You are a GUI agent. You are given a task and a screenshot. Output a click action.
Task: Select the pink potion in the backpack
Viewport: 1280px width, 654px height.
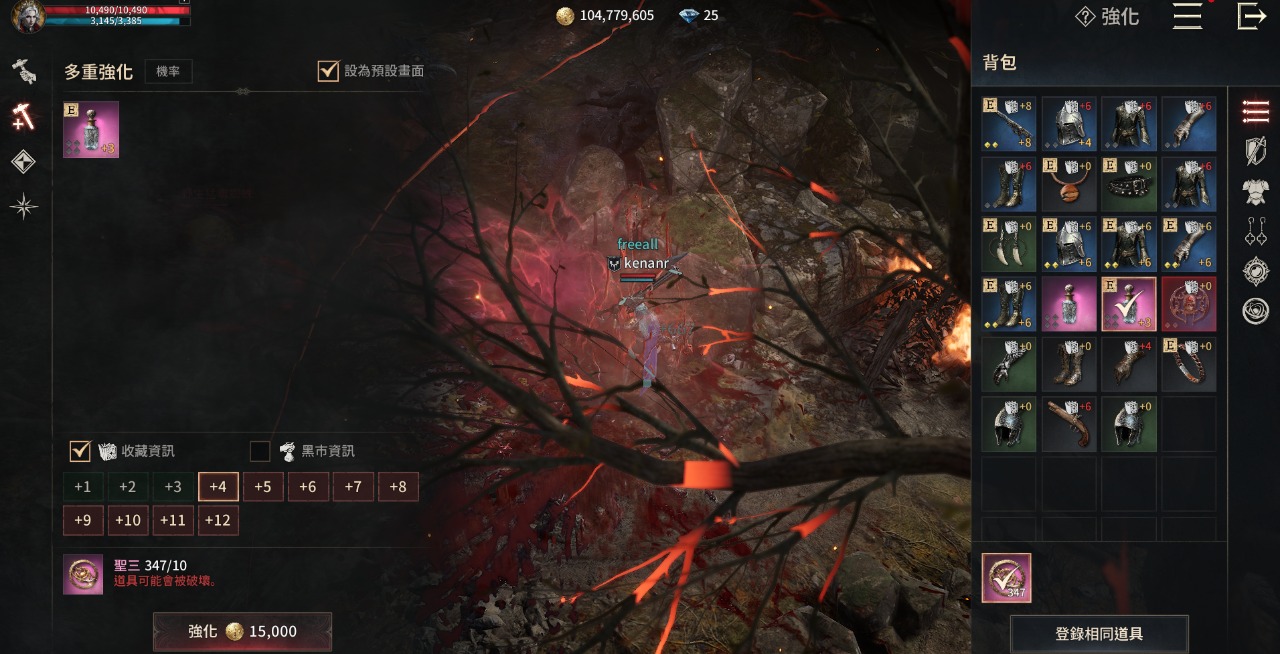(x=1069, y=304)
